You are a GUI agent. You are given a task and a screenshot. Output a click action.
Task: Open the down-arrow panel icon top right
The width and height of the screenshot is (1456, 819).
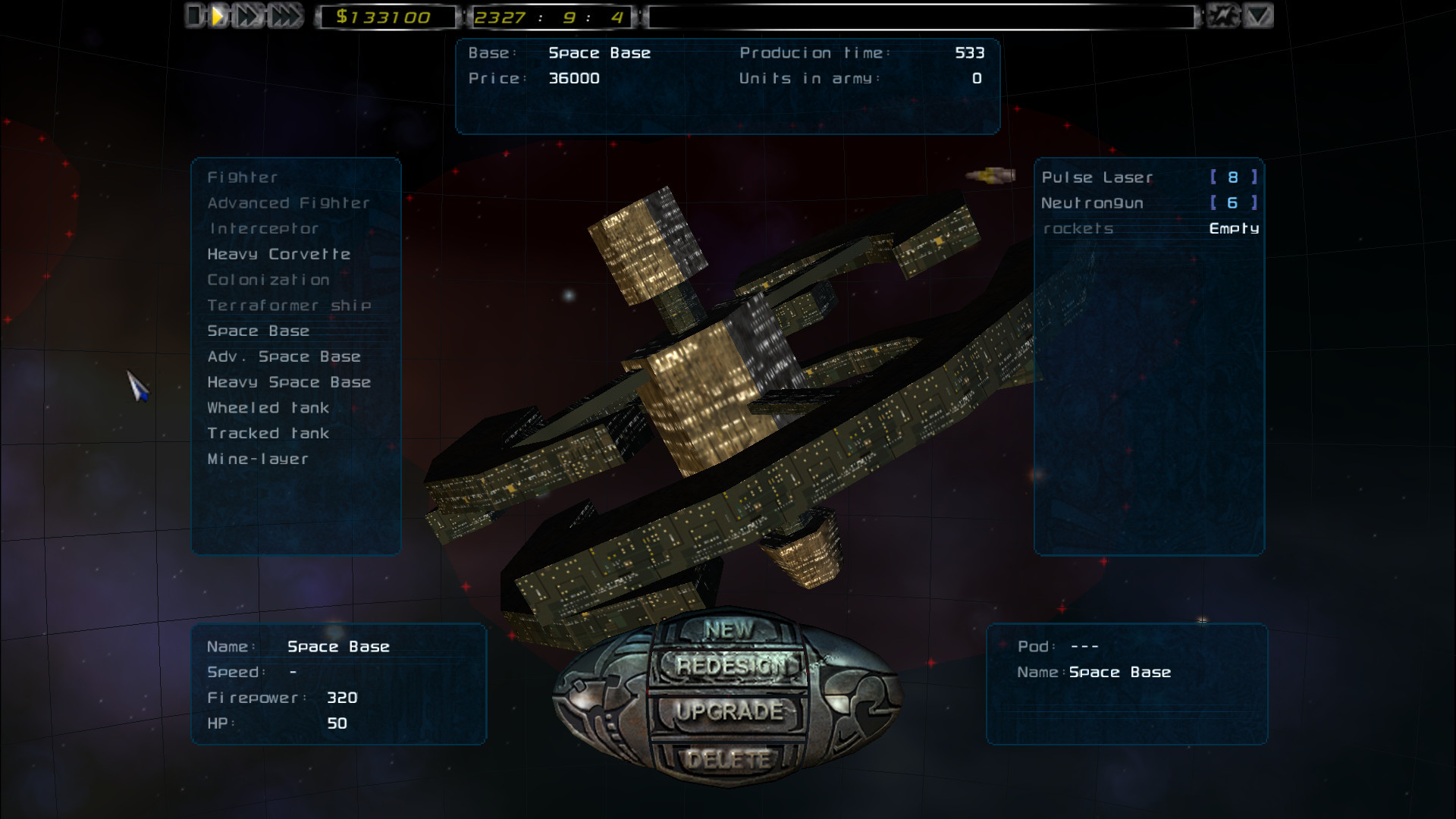tap(1259, 15)
